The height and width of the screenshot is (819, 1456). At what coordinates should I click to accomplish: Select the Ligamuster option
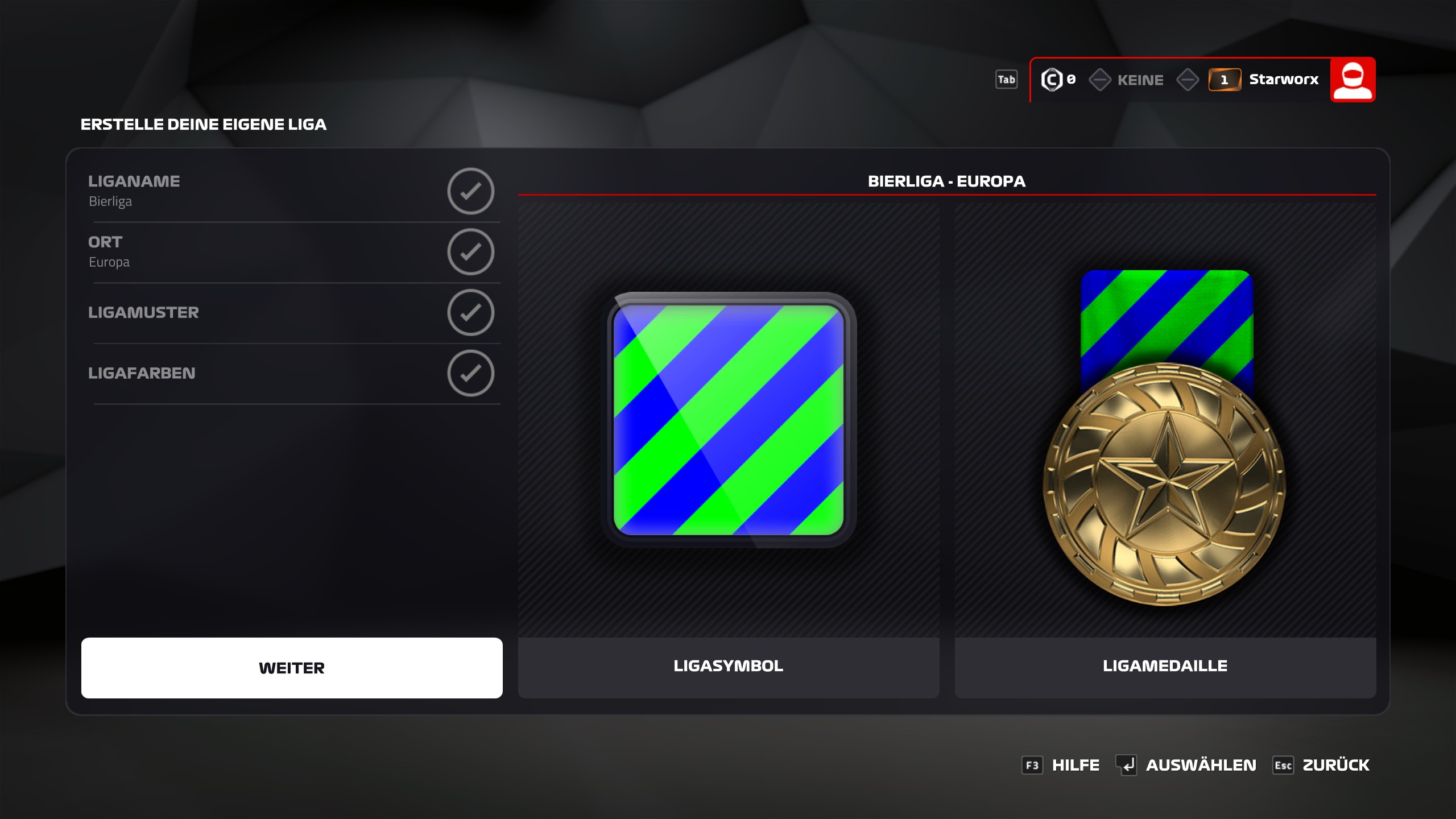(291, 312)
